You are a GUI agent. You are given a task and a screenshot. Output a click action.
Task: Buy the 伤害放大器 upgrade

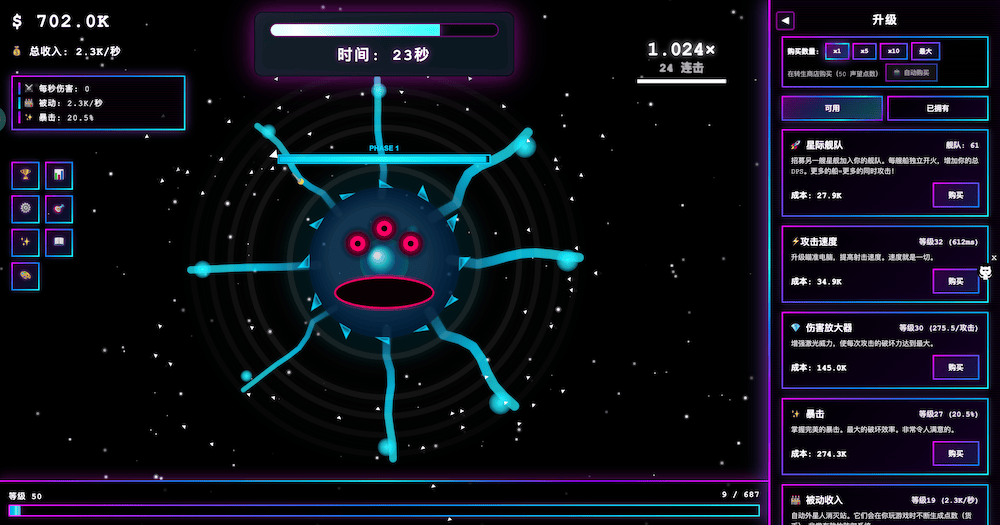[x=955, y=367]
